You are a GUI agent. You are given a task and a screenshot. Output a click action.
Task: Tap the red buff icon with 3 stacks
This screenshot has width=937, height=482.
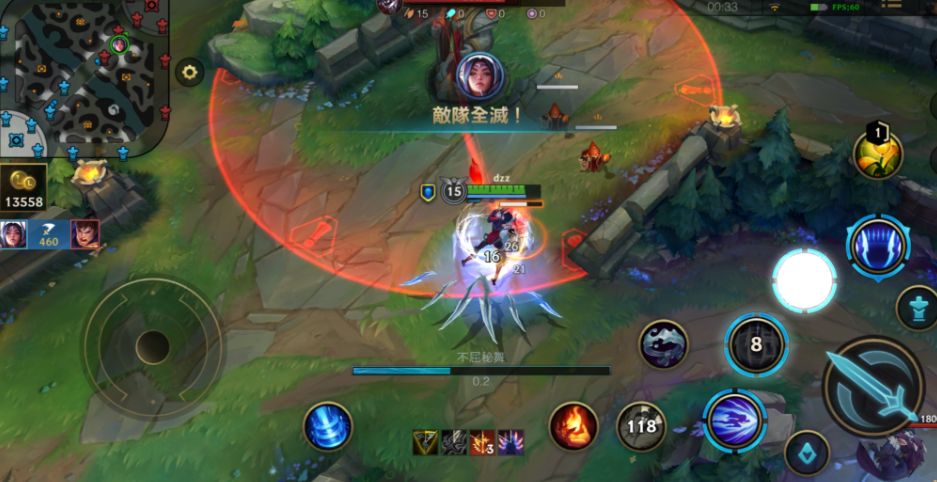pyautogui.click(x=483, y=442)
